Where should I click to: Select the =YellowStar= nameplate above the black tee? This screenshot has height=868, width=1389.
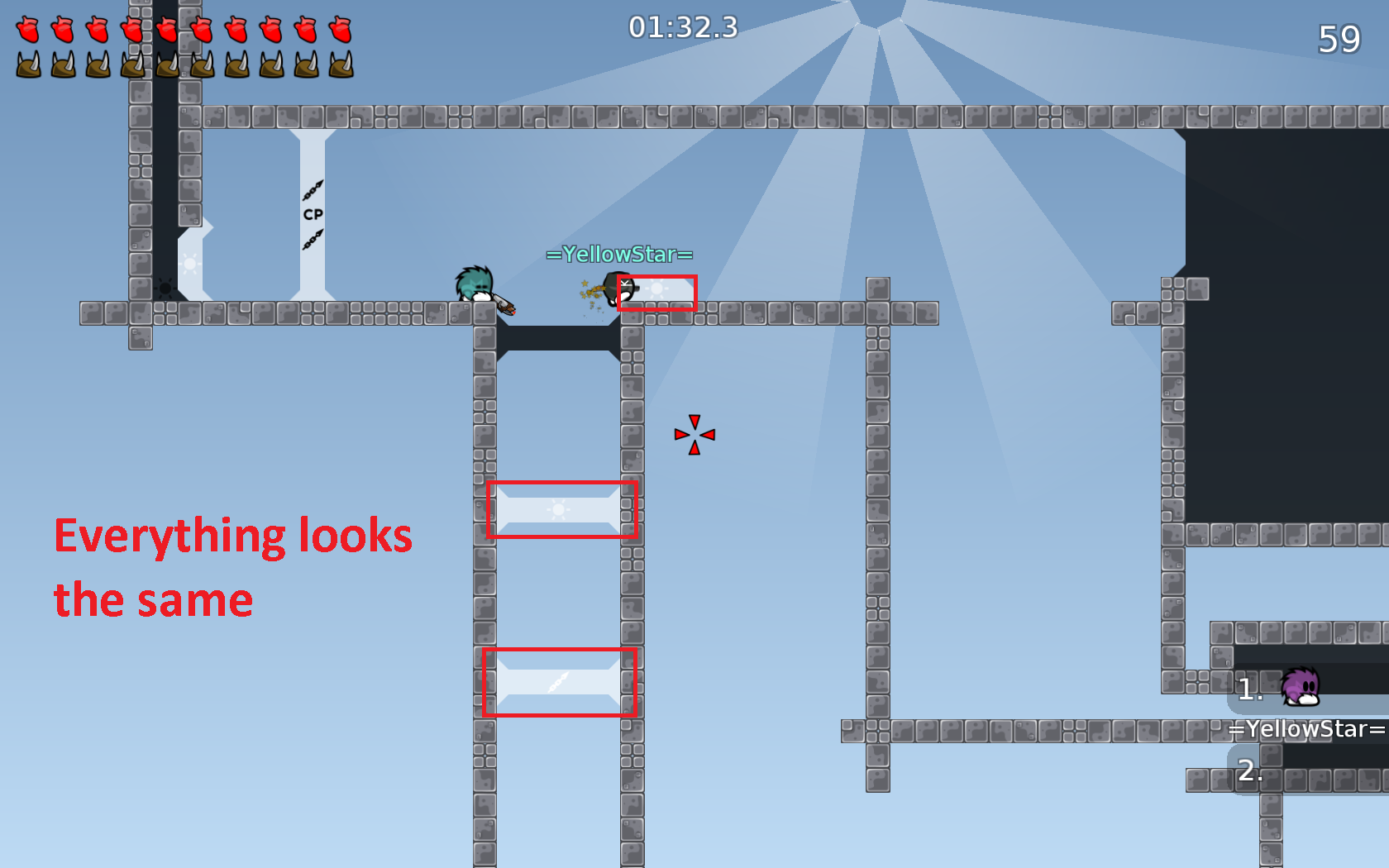[619, 255]
